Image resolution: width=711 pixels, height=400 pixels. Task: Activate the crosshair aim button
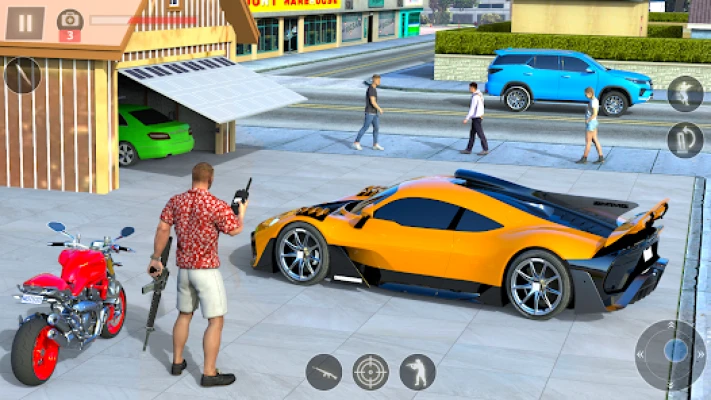(x=370, y=372)
